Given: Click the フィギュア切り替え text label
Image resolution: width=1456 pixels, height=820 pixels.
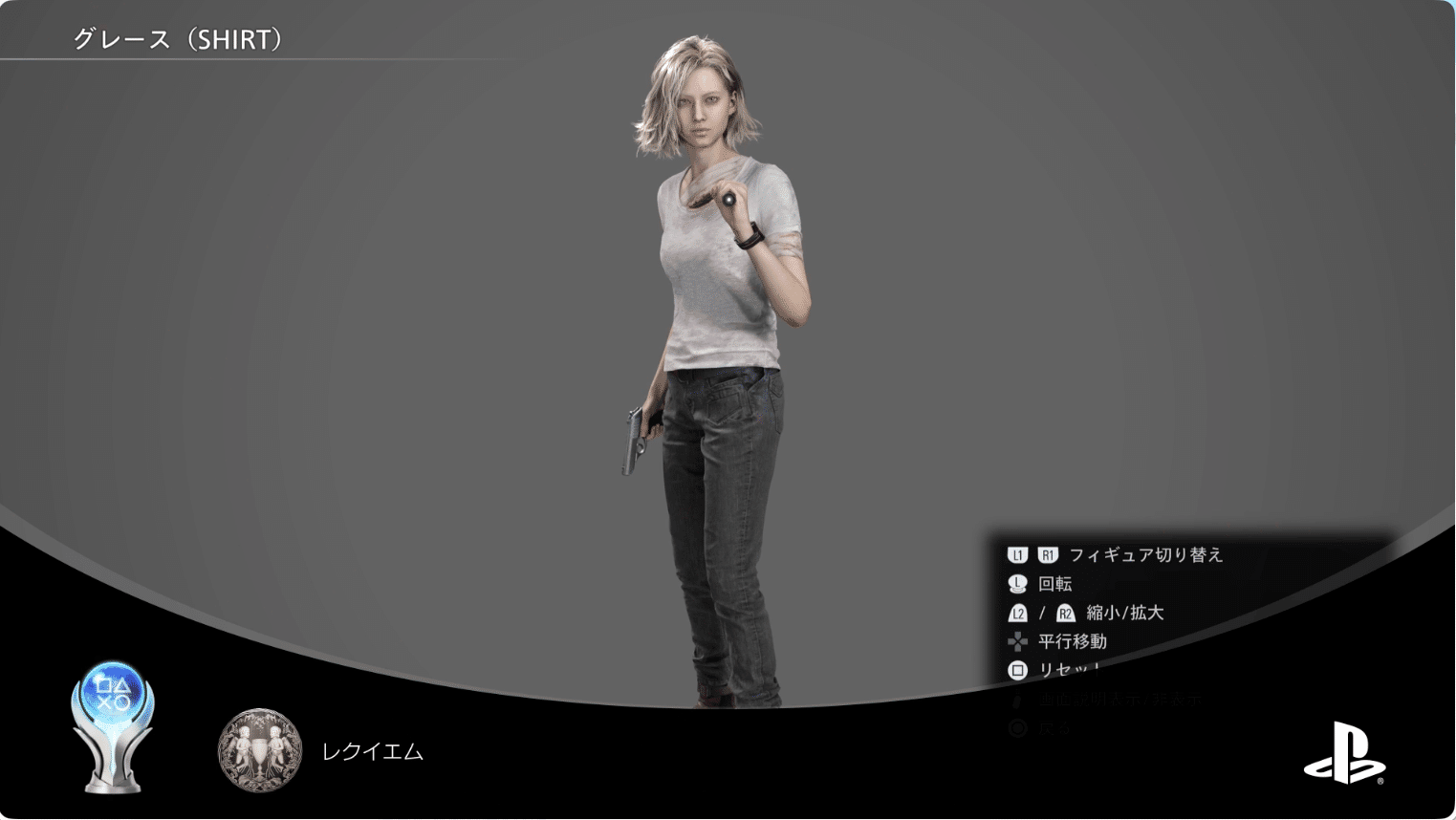Looking at the screenshot, I should point(1147,553).
